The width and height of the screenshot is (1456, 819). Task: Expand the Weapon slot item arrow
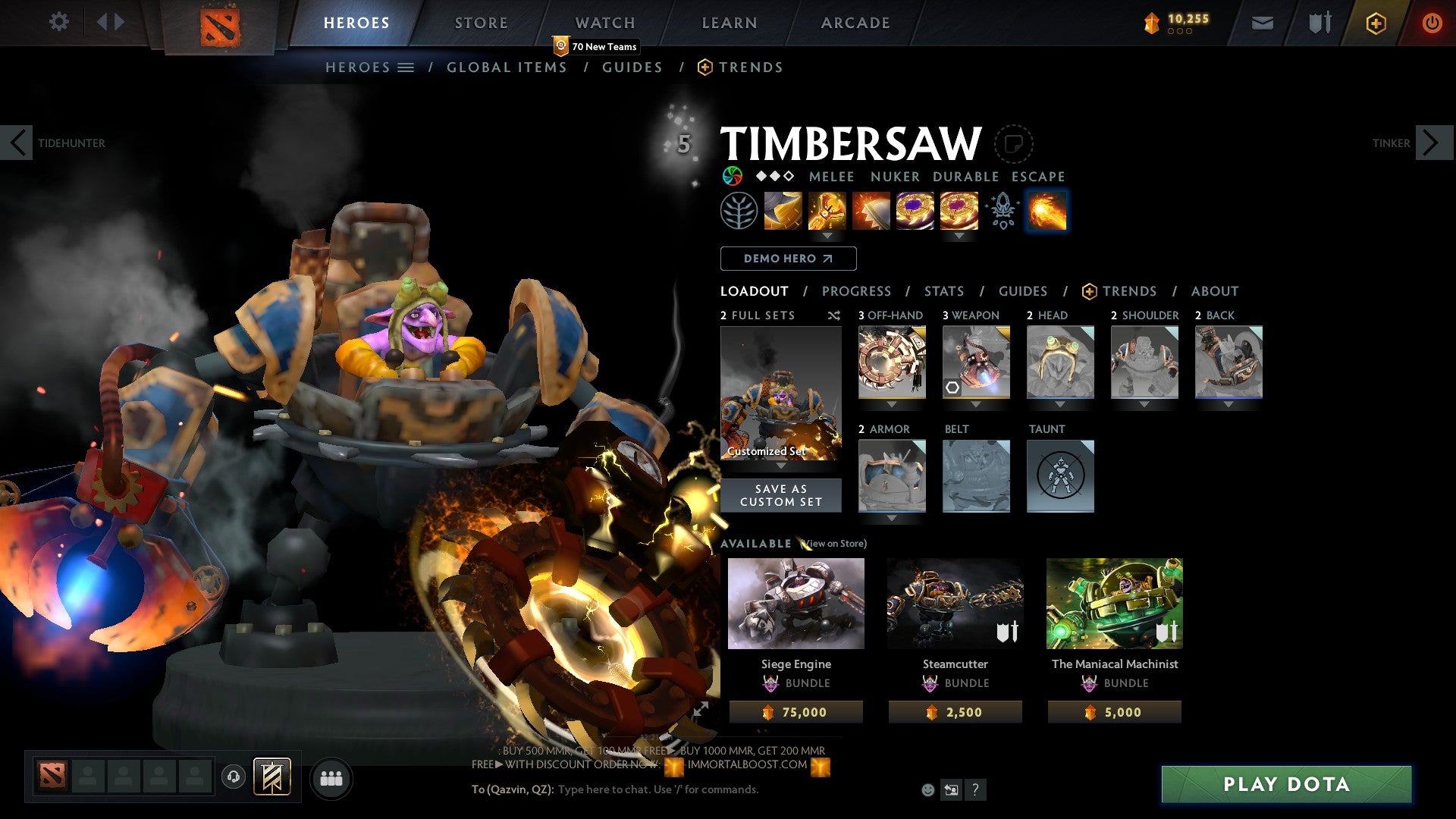(976, 404)
